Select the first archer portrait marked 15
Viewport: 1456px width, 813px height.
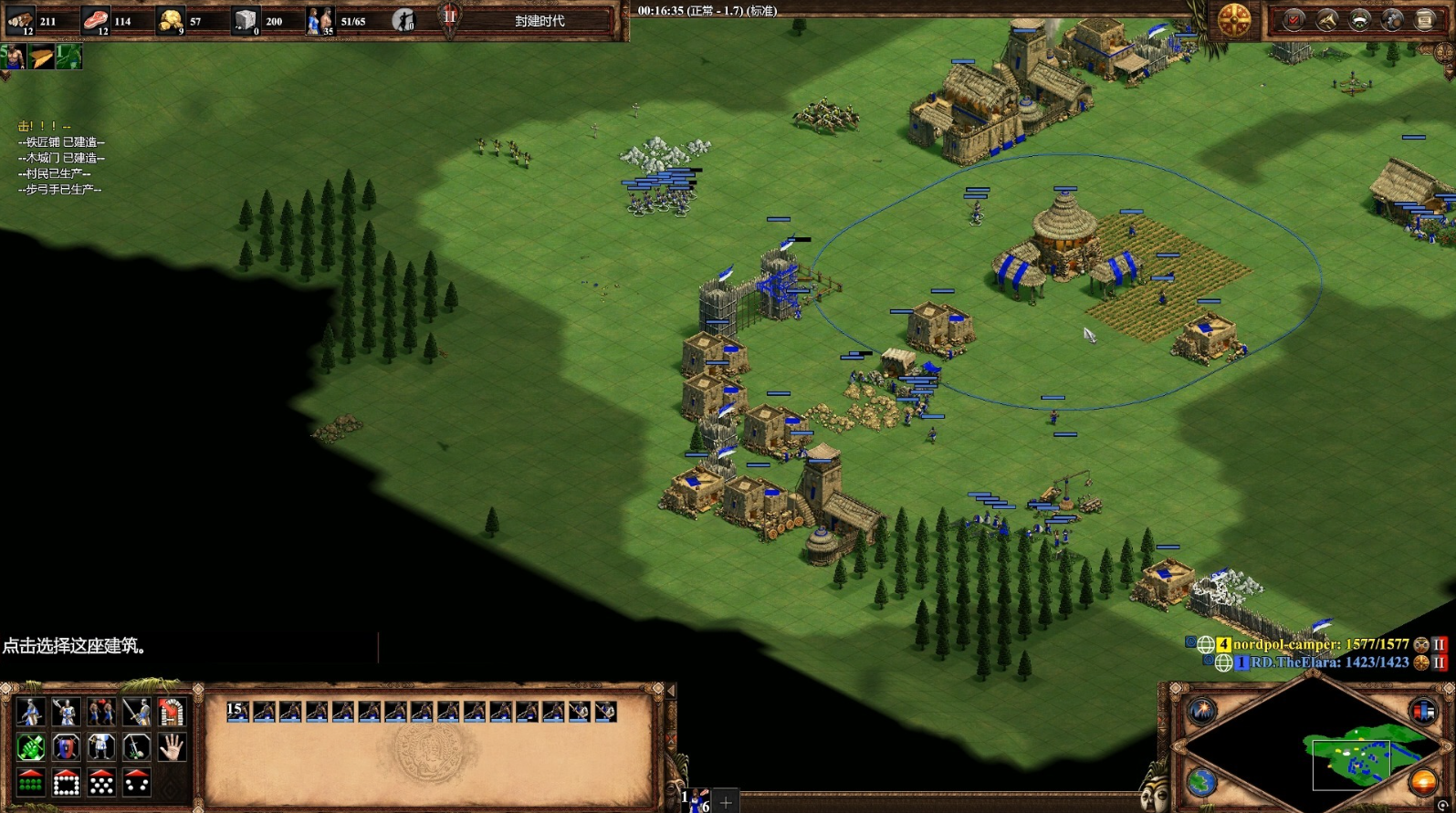[x=237, y=712]
